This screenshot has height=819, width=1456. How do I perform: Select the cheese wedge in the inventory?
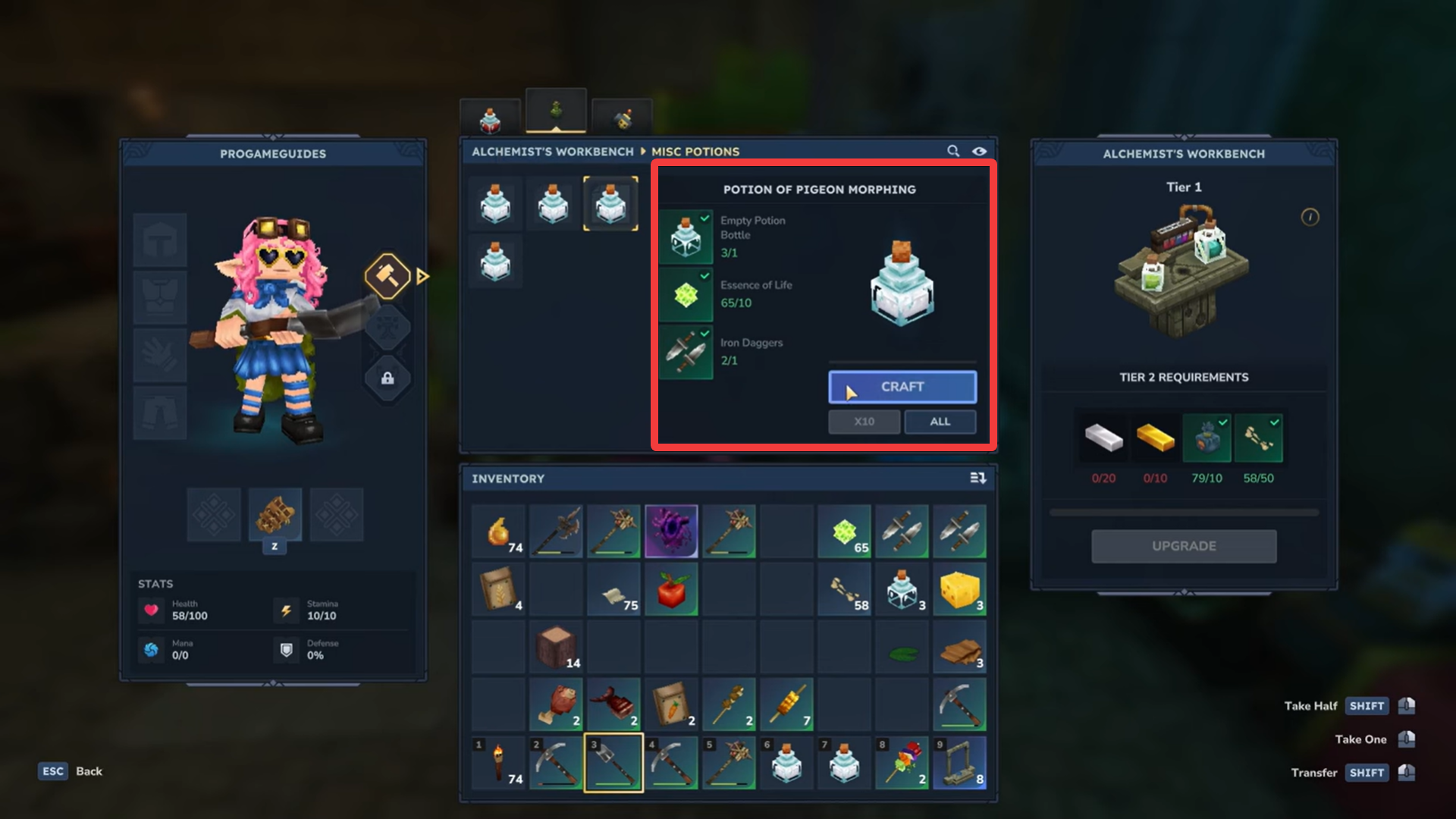[959, 589]
